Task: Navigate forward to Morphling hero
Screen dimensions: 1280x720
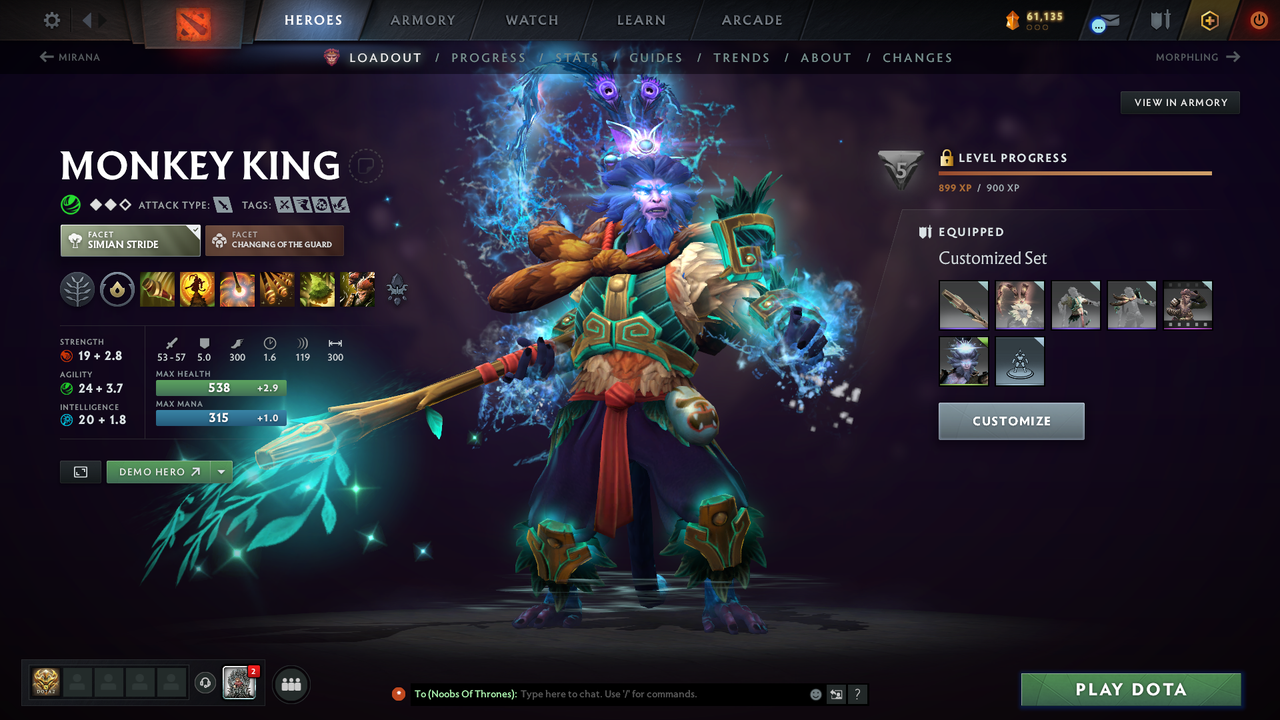Action: tap(1195, 57)
